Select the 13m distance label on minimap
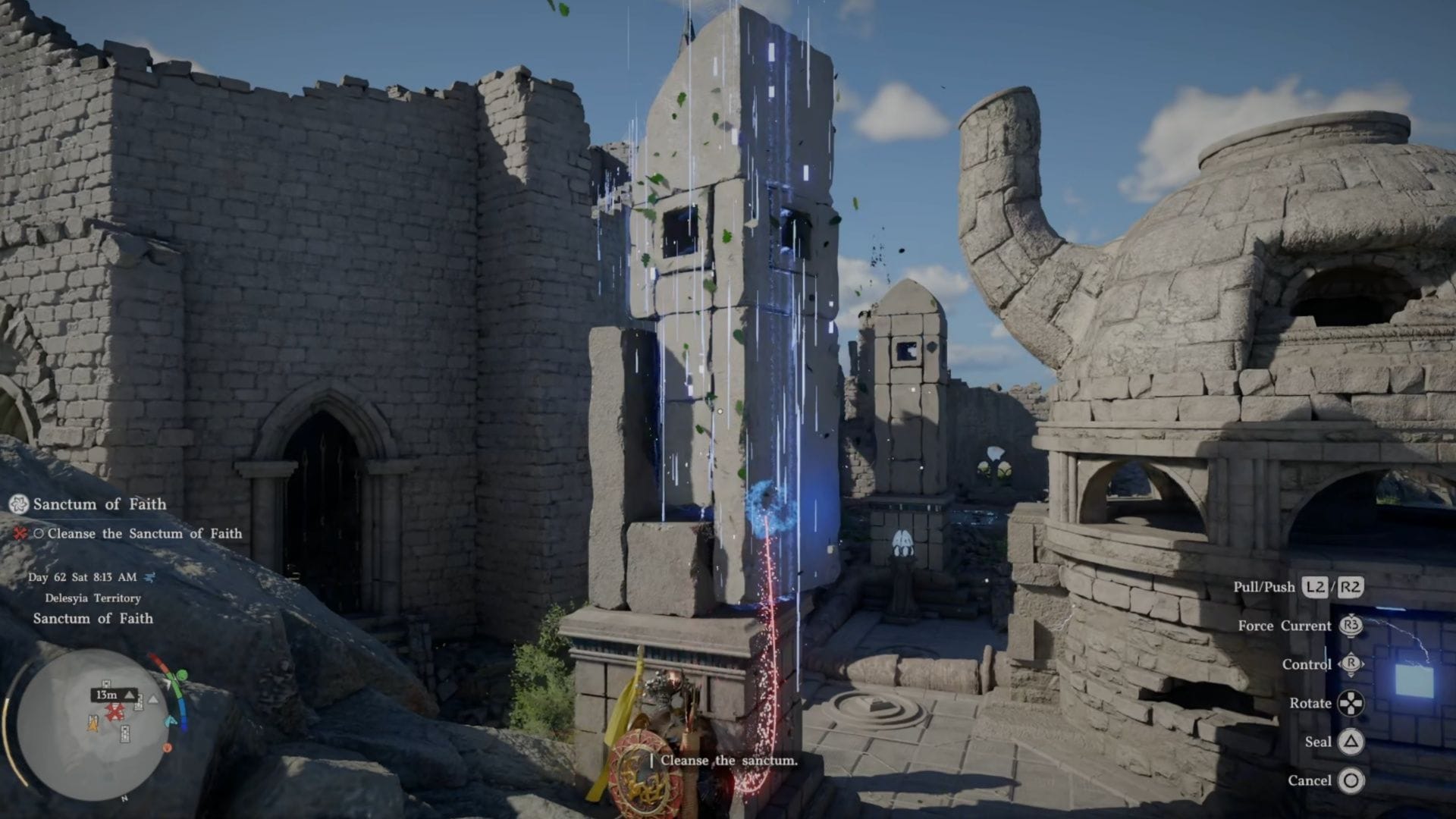Viewport: 1456px width, 819px height. coord(107,695)
